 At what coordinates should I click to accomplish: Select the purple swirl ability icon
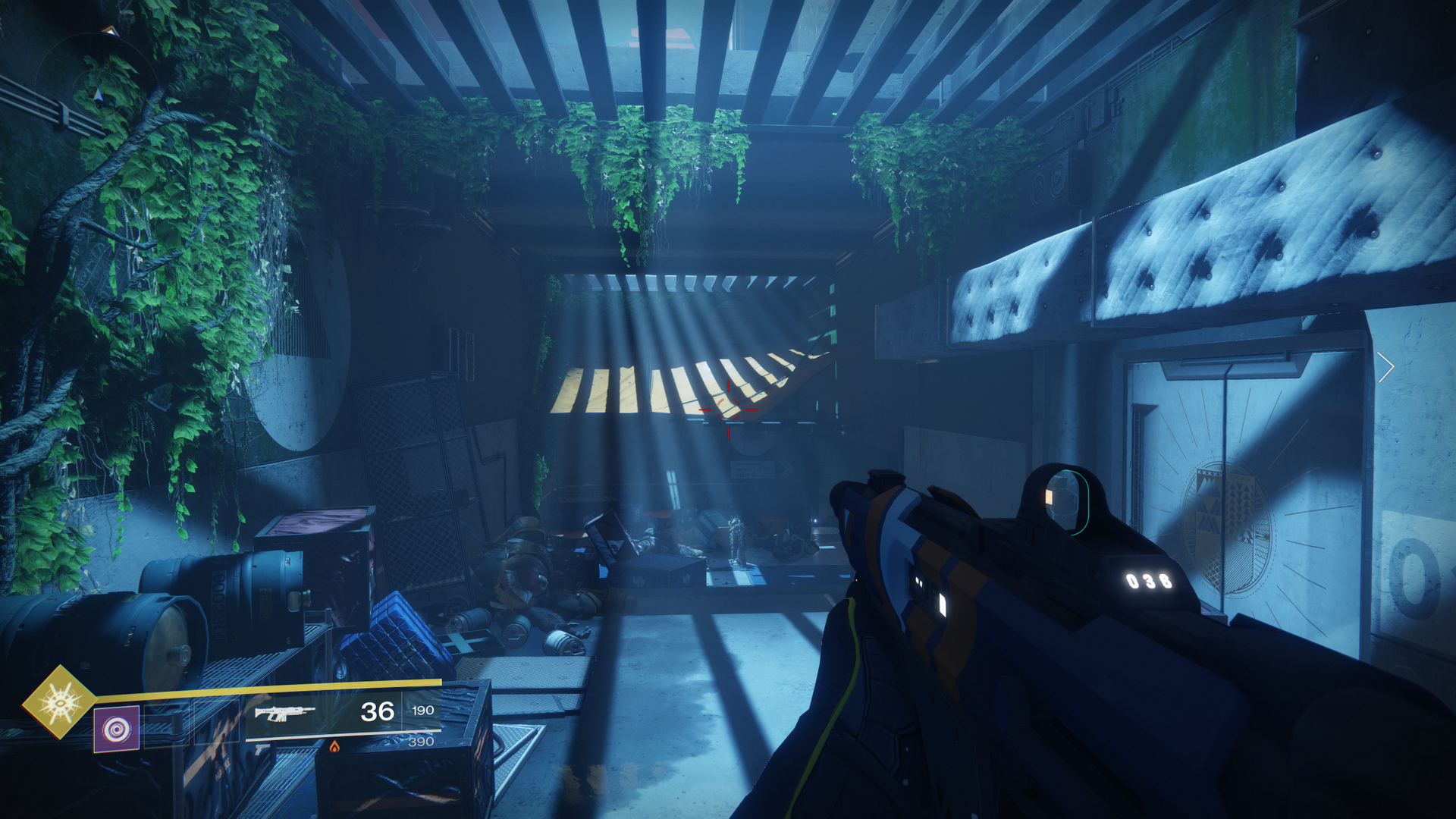click(x=116, y=730)
